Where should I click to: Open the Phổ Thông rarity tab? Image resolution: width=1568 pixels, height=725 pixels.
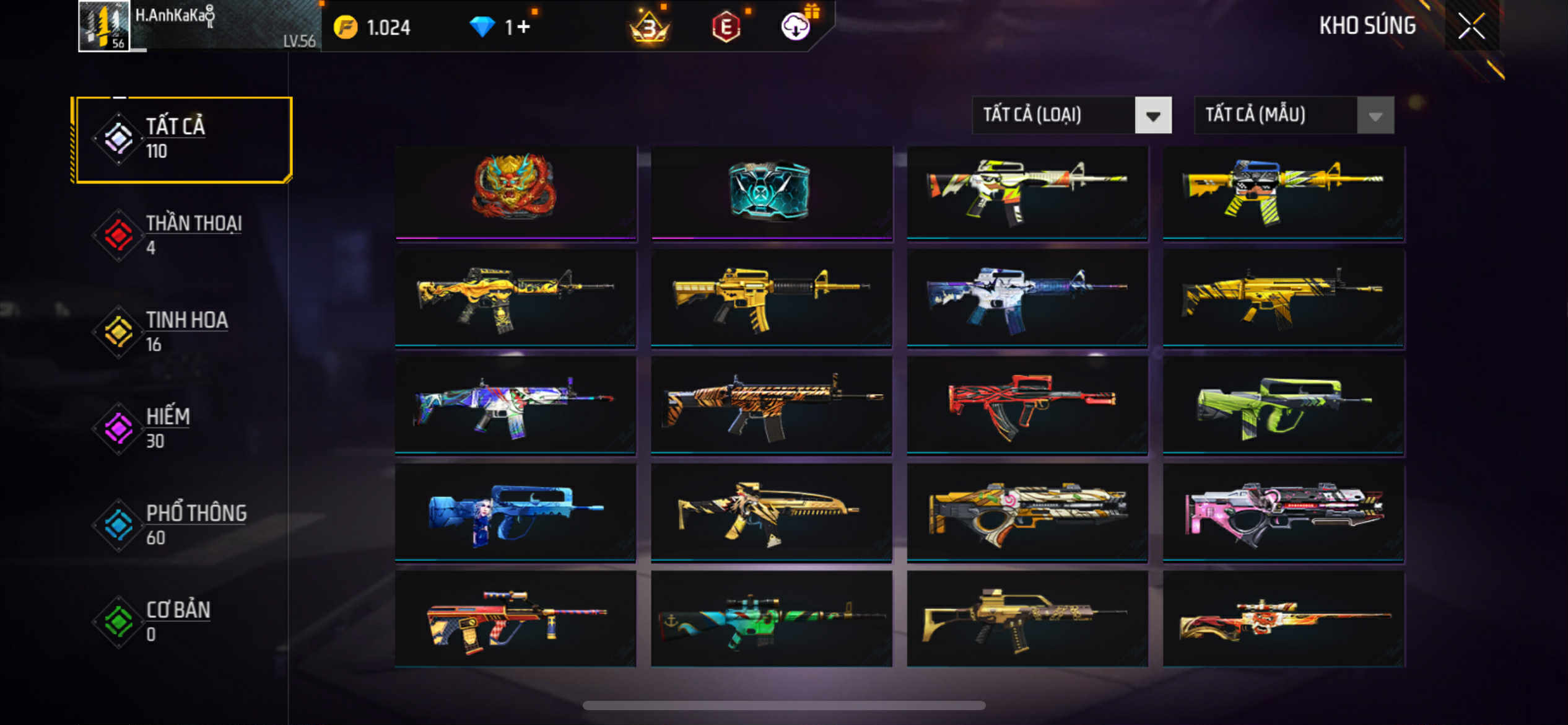pyautogui.click(x=182, y=525)
